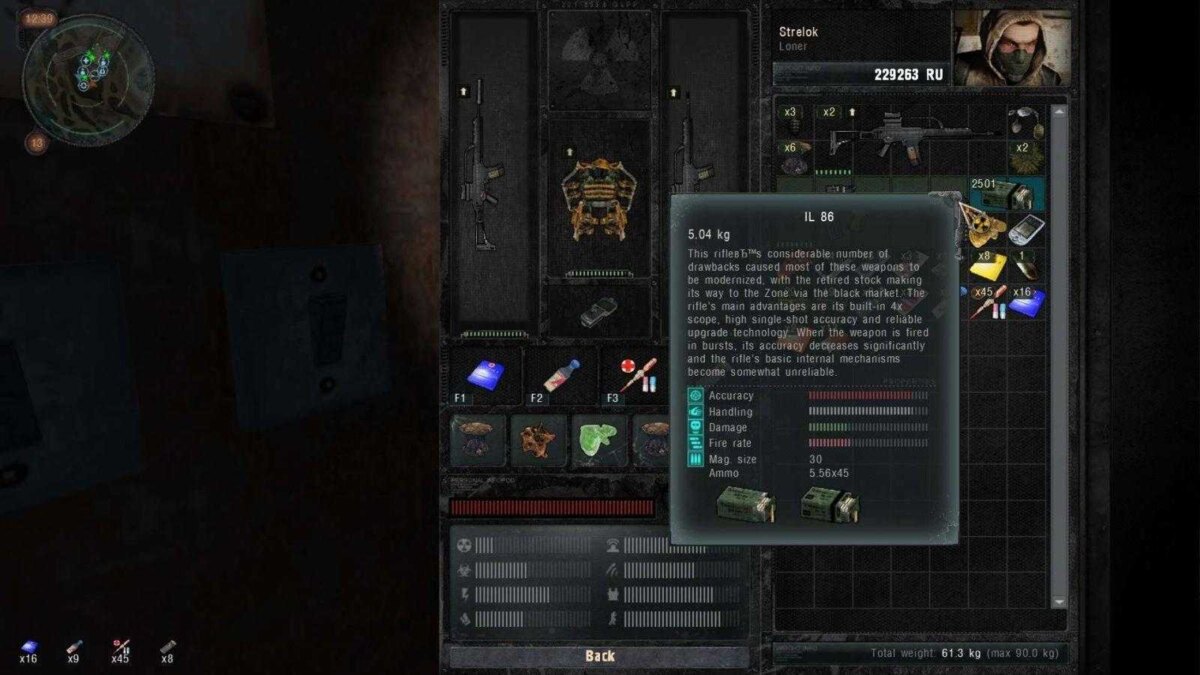The width and height of the screenshot is (1200, 675).
Task: Select the orange spiky artifact in the belt
Action: 538,439
